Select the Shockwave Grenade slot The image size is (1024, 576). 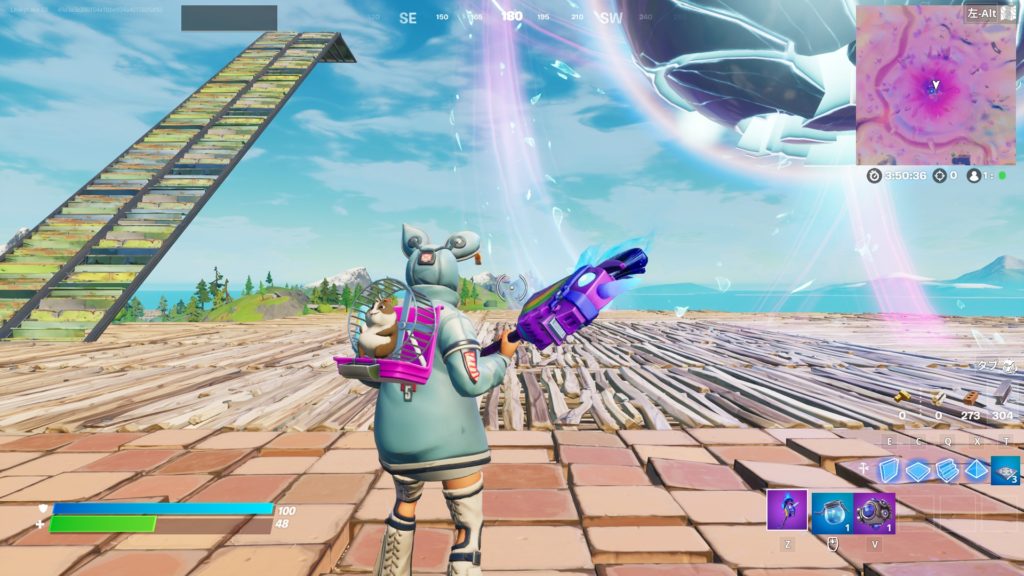(x=874, y=511)
